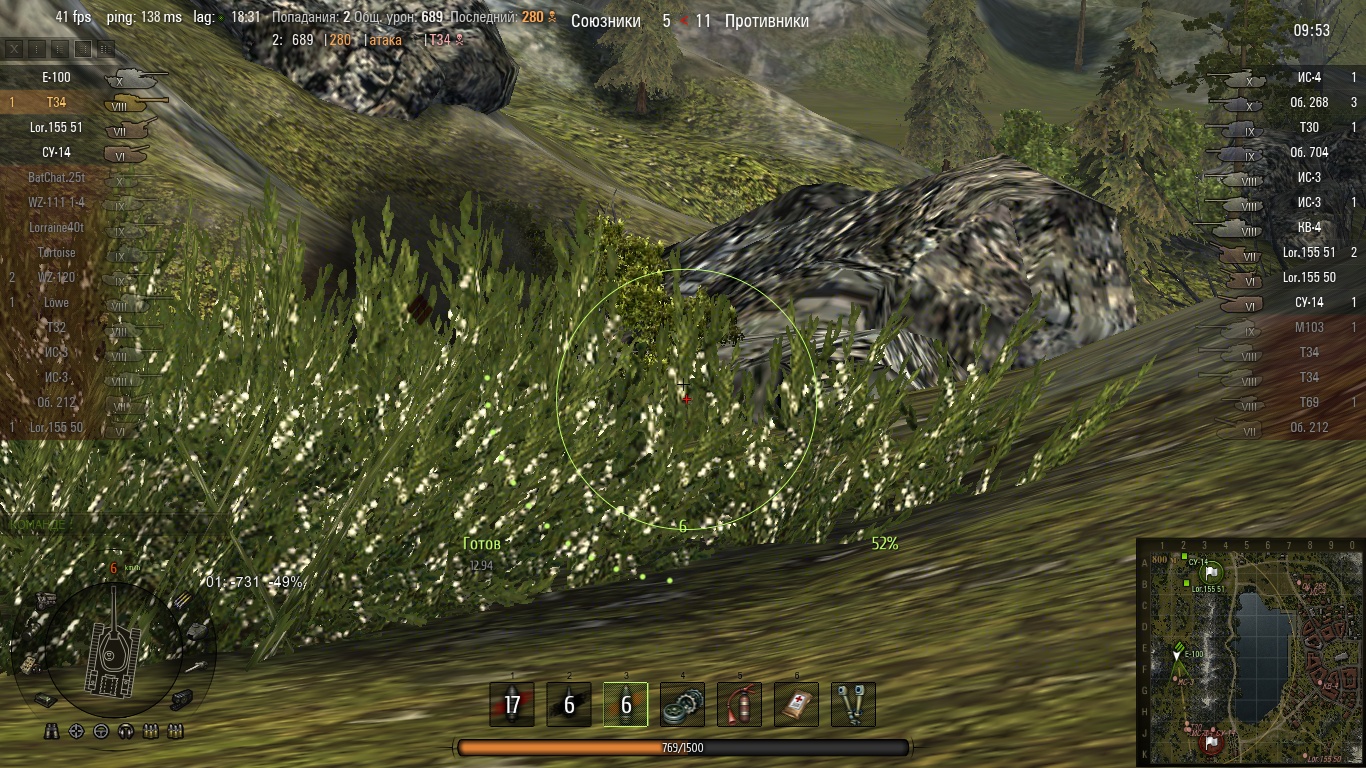The width and height of the screenshot is (1366, 768).
Task: Select the shell slot holding 17 rounds
Action: (x=512, y=704)
